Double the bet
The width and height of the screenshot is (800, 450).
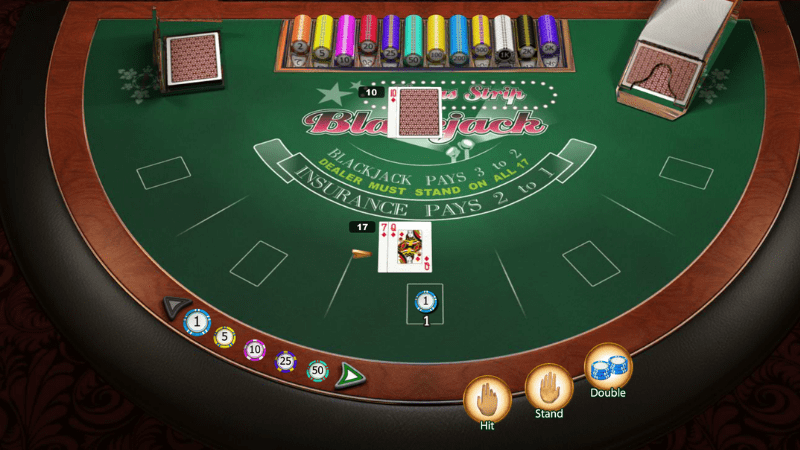click(607, 366)
